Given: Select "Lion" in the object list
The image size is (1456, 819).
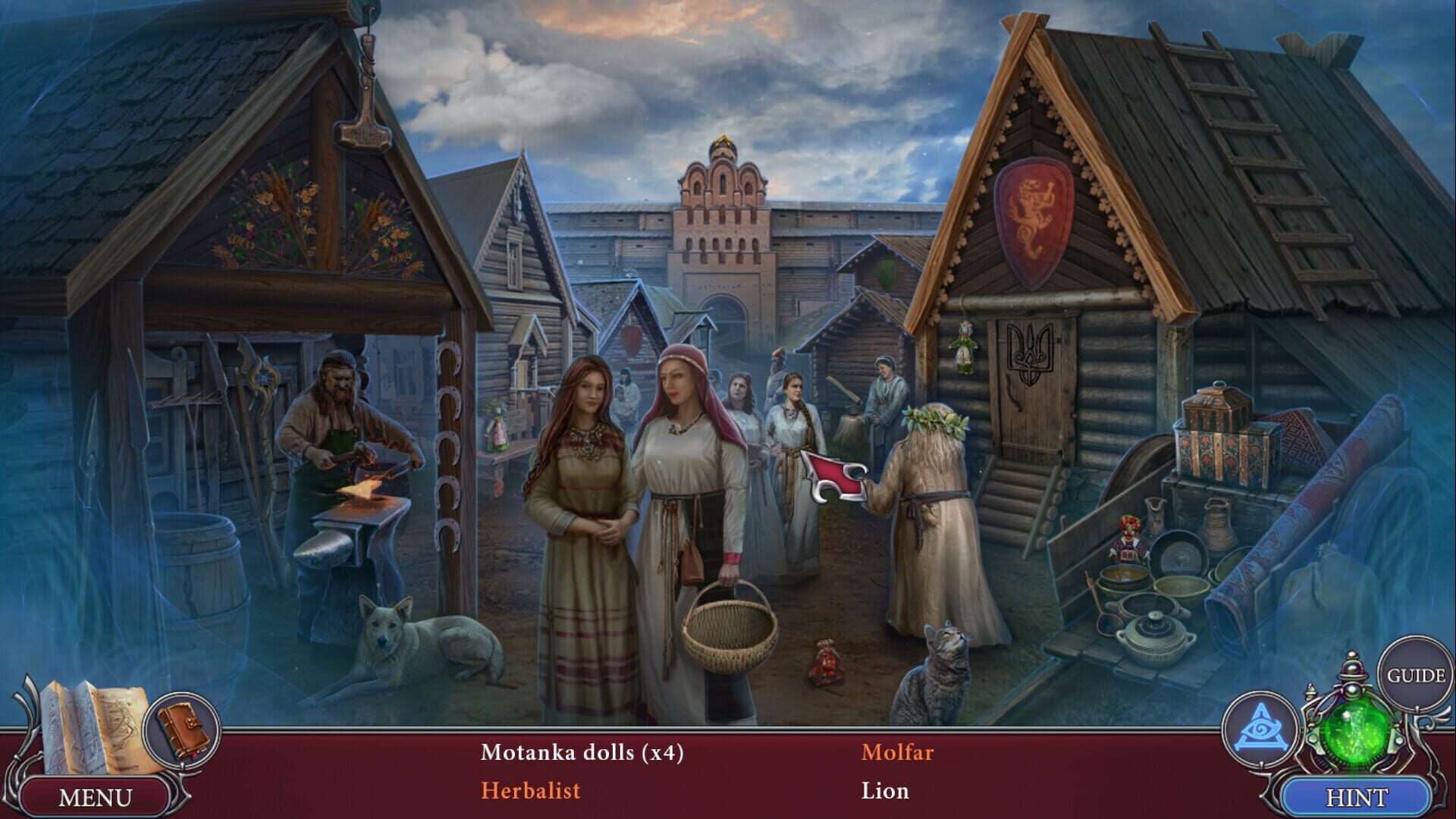Looking at the screenshot, I should coord(884,791).
